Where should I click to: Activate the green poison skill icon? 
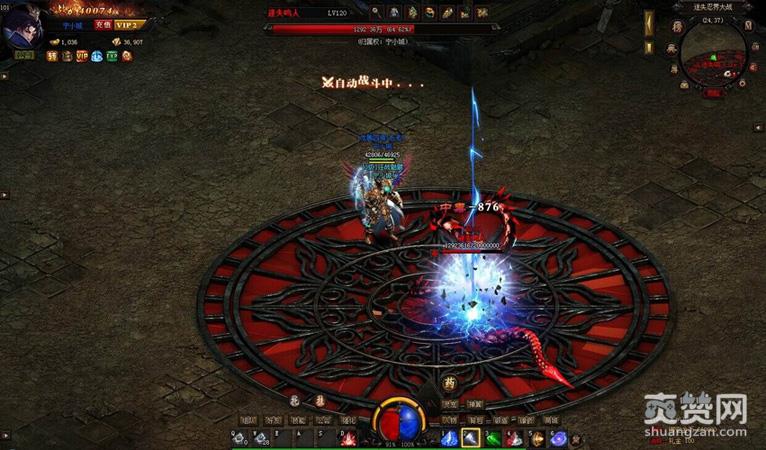(493, 438)
